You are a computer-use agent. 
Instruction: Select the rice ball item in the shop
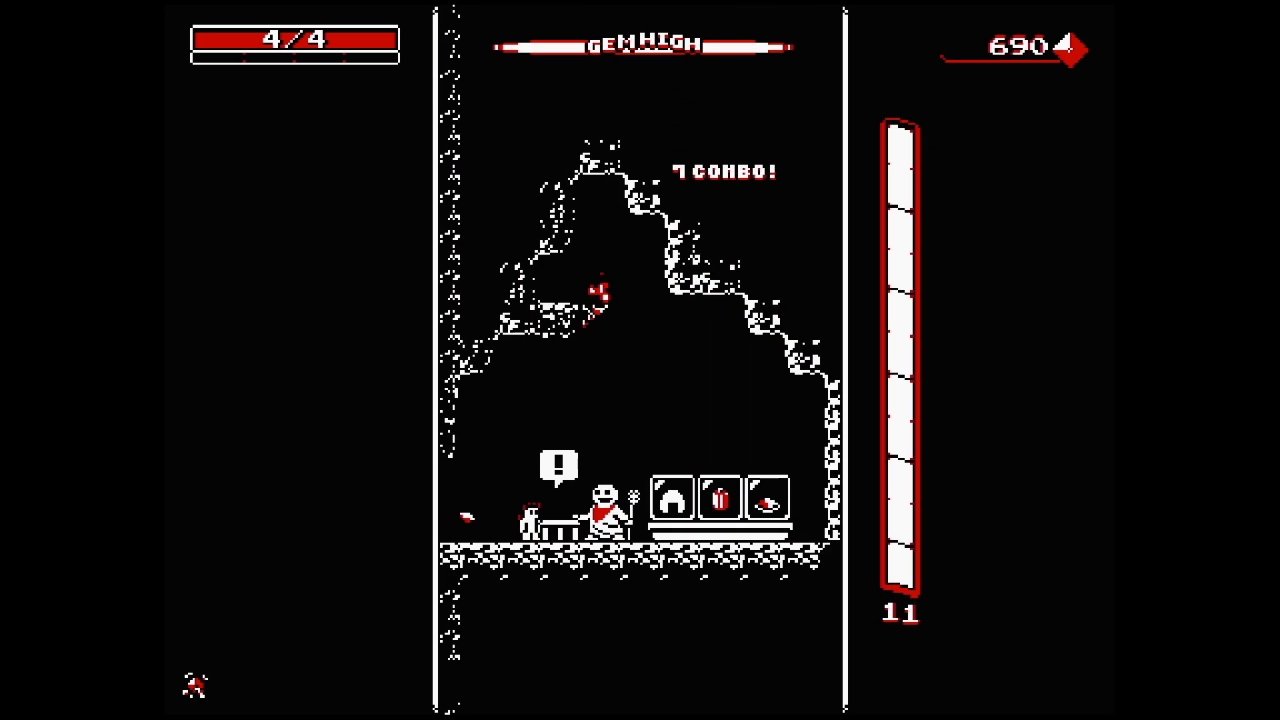(x=670, y=499)
